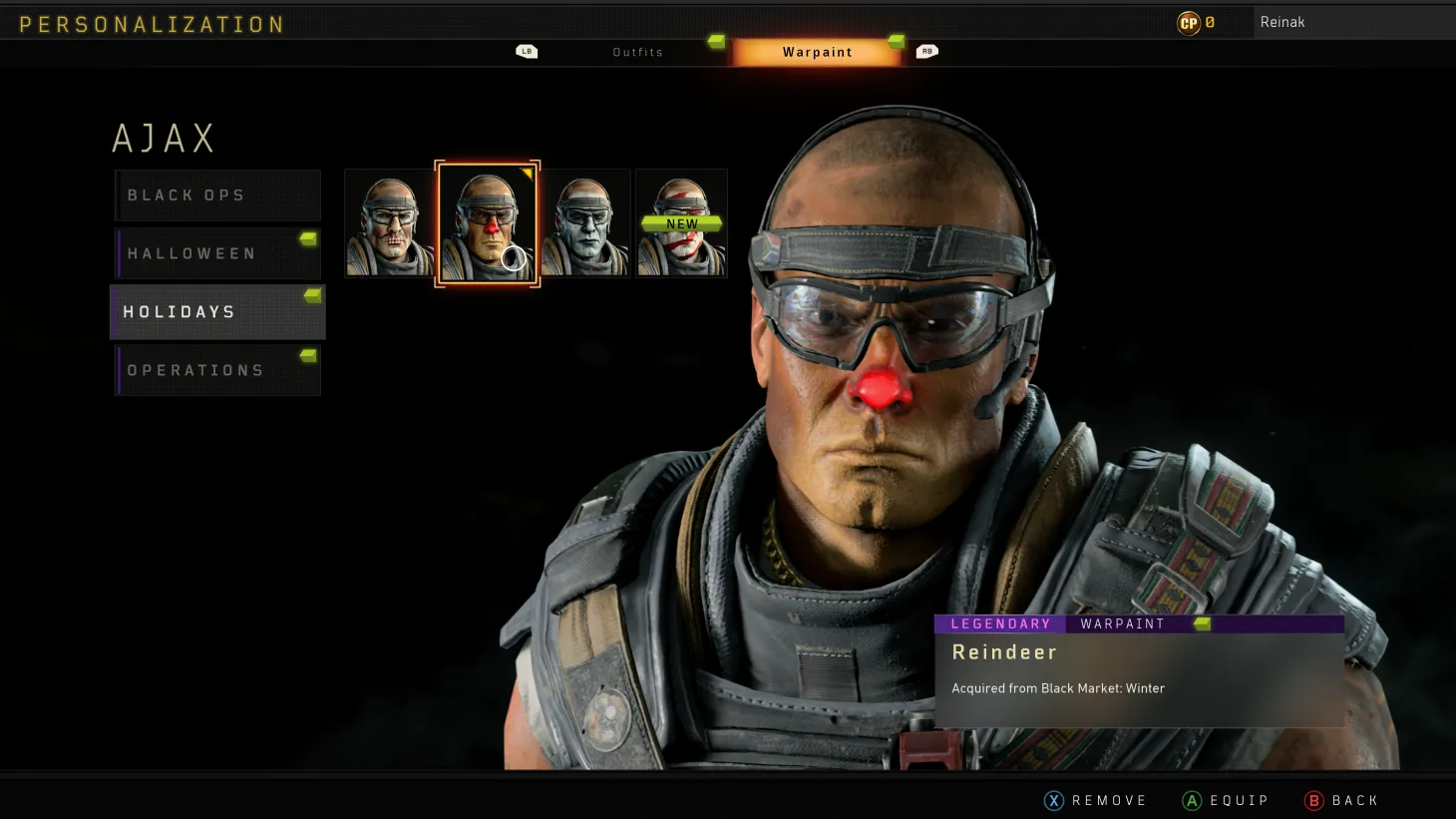Click the CP currency icon
The image size is (1456, 819).
tap(1188, 22)
